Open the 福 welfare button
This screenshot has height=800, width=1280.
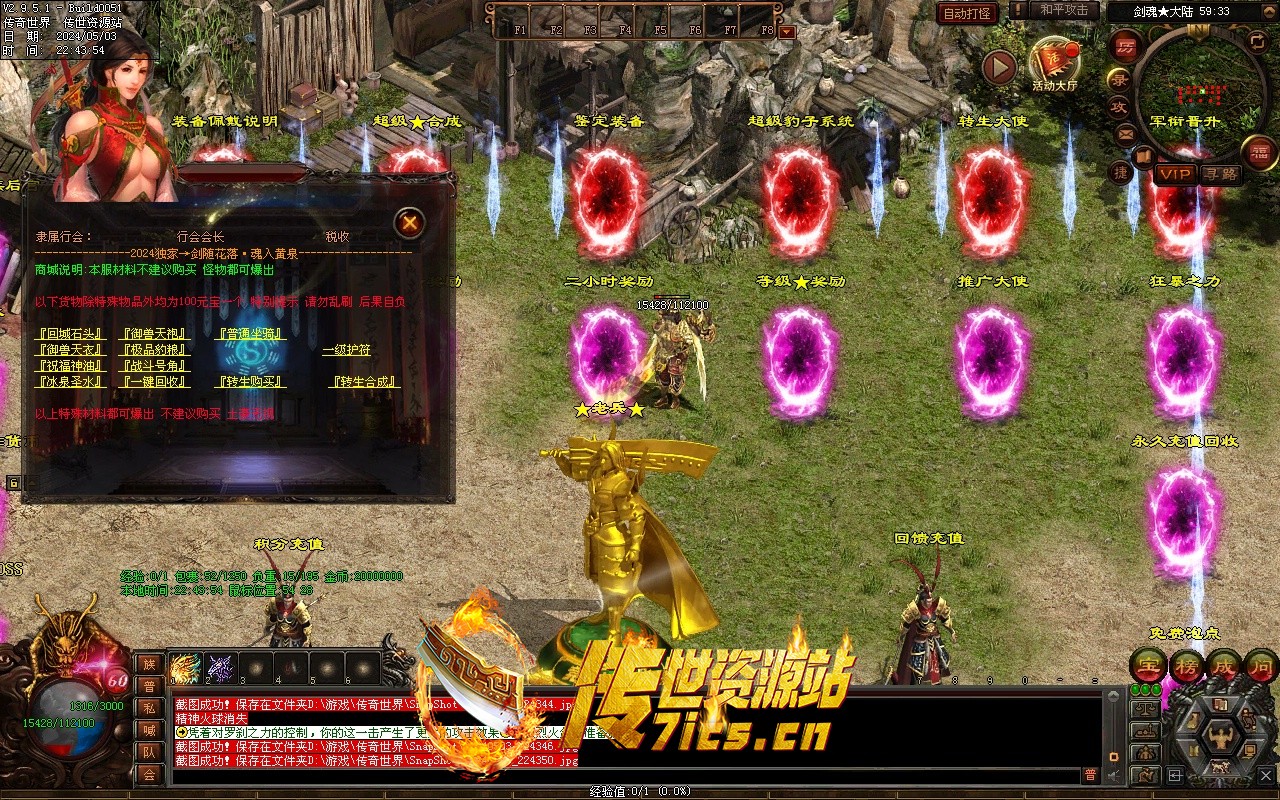point(1259,152)
